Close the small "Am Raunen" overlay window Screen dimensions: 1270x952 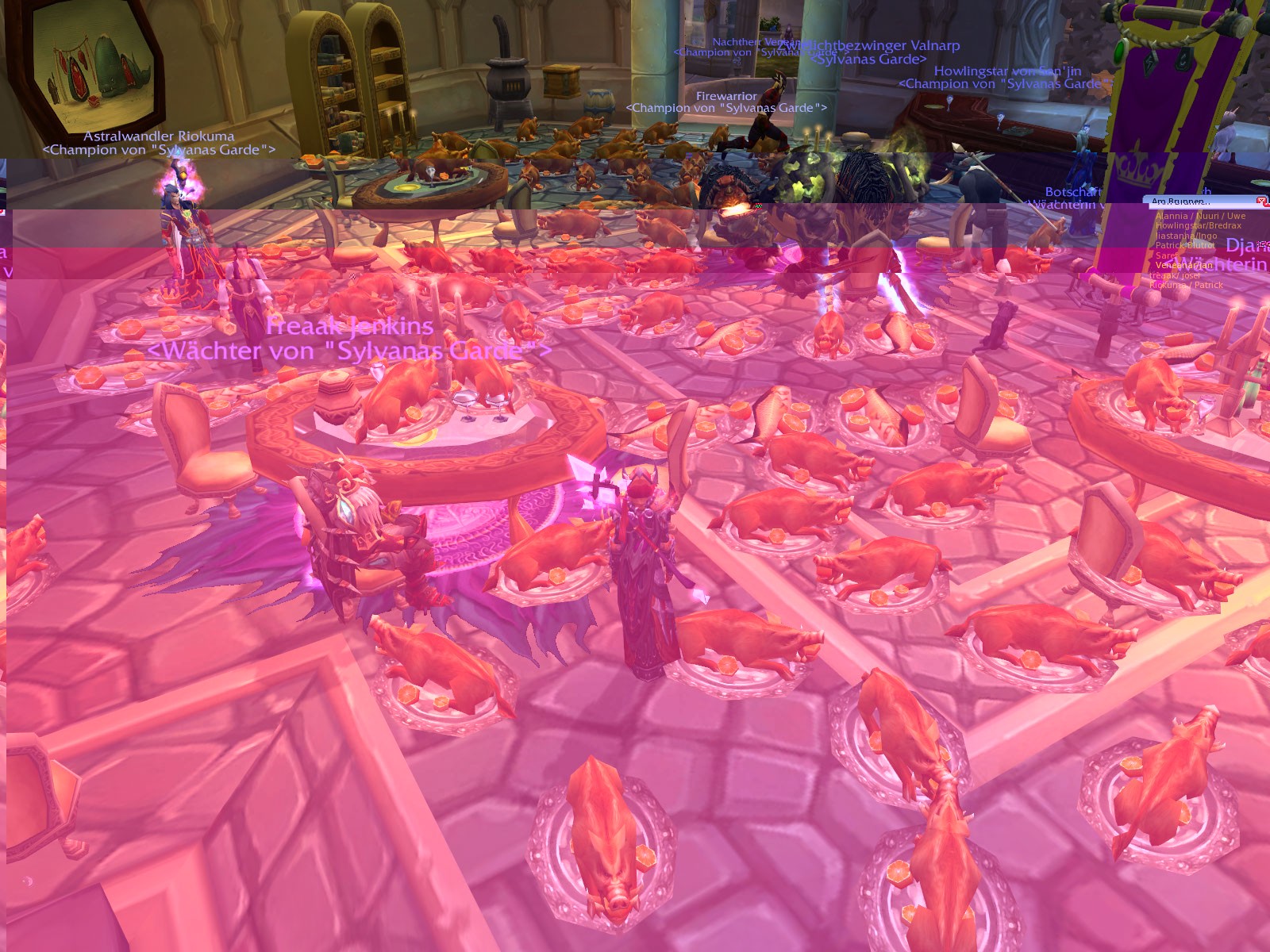click(x=1261, y=202)
